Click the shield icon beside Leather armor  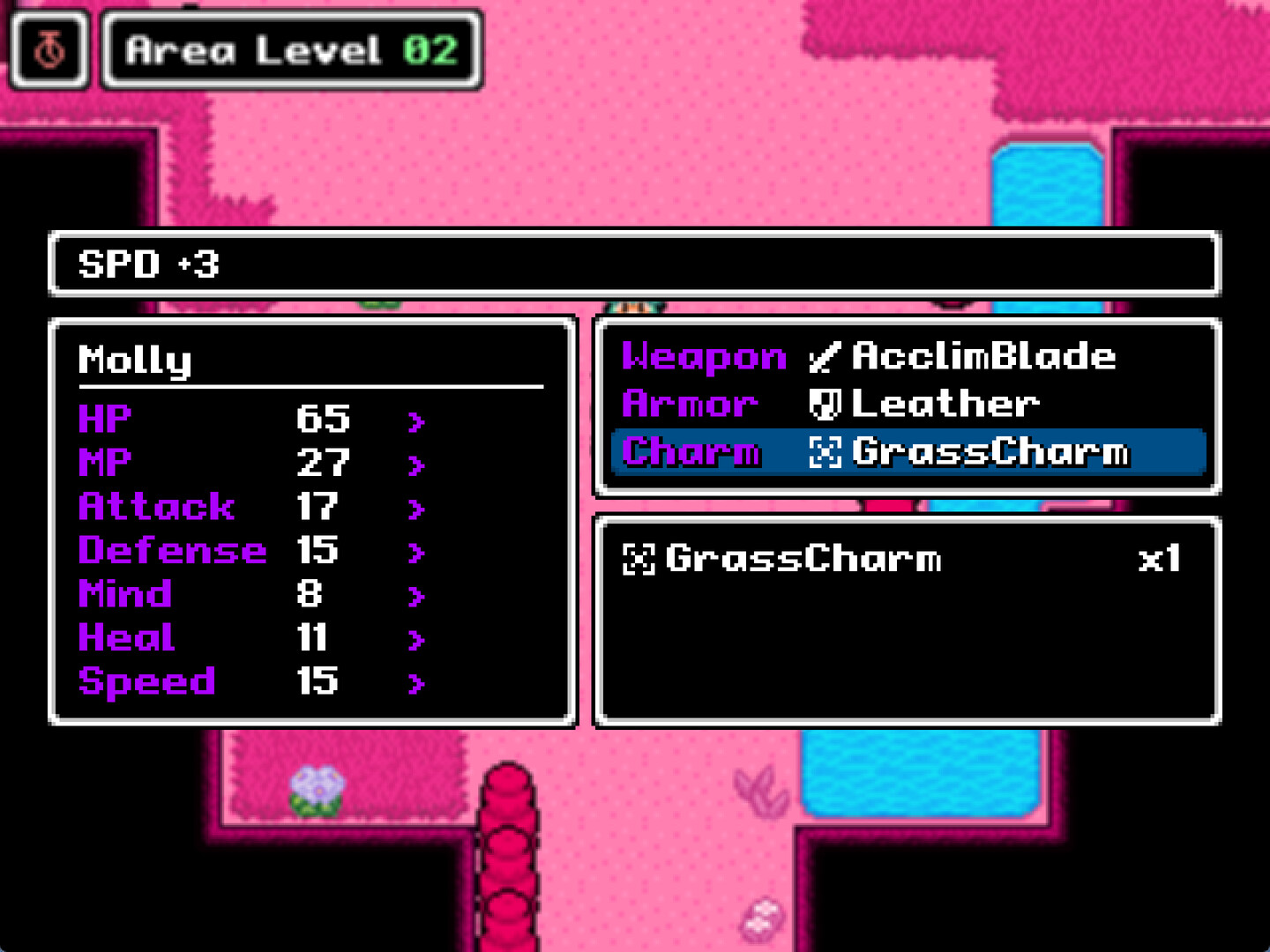coord(827,404)
